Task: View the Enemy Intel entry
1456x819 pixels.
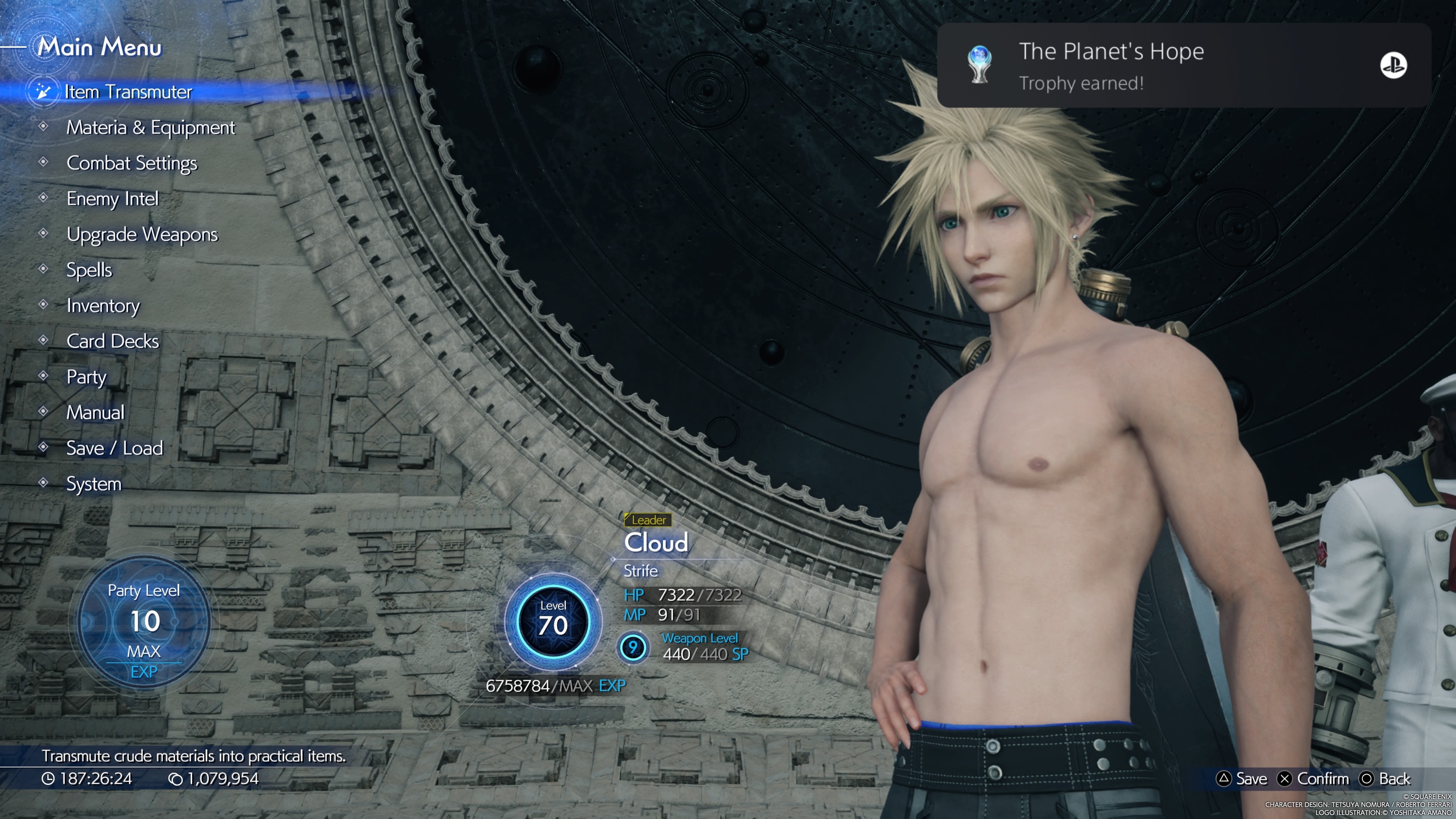Action: point(113,199)
